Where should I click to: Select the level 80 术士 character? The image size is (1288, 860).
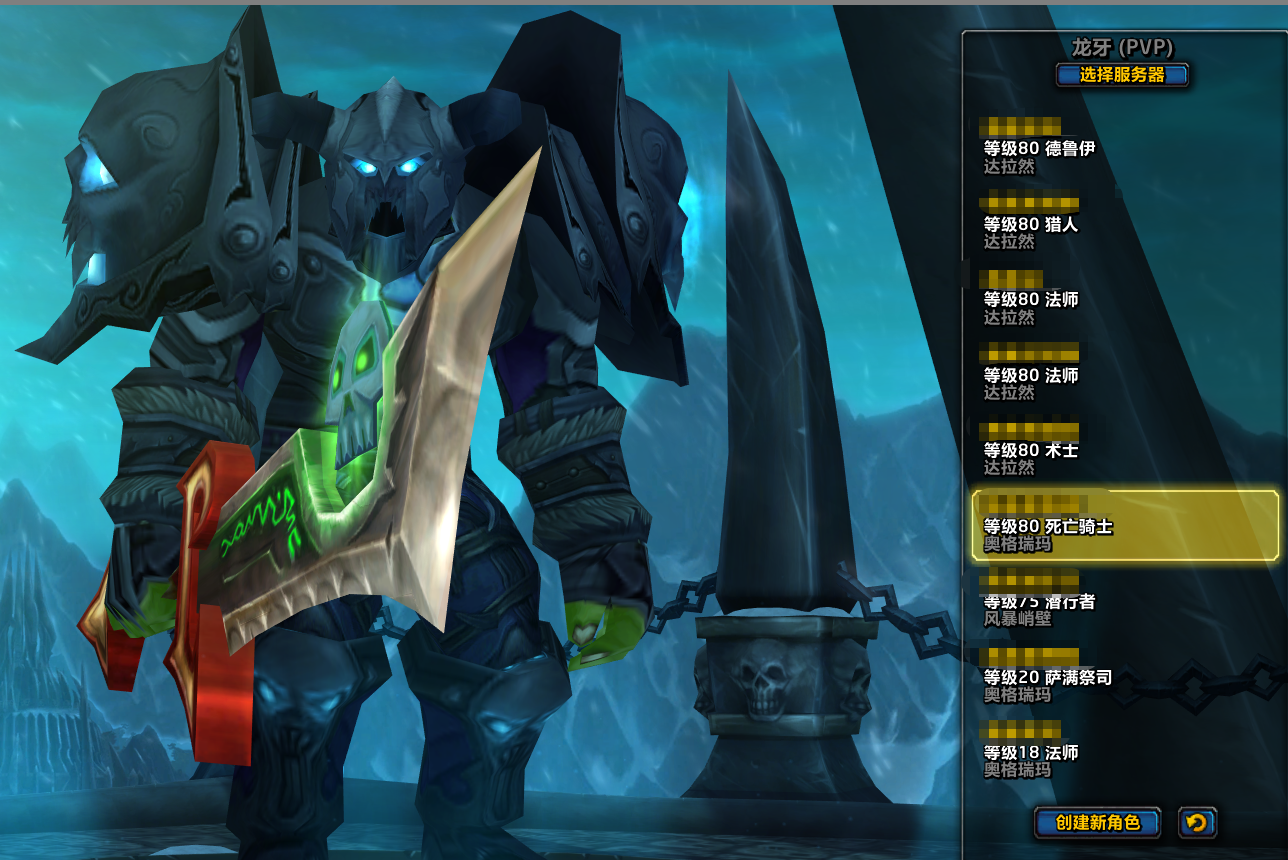click(x=1031, y=451)
